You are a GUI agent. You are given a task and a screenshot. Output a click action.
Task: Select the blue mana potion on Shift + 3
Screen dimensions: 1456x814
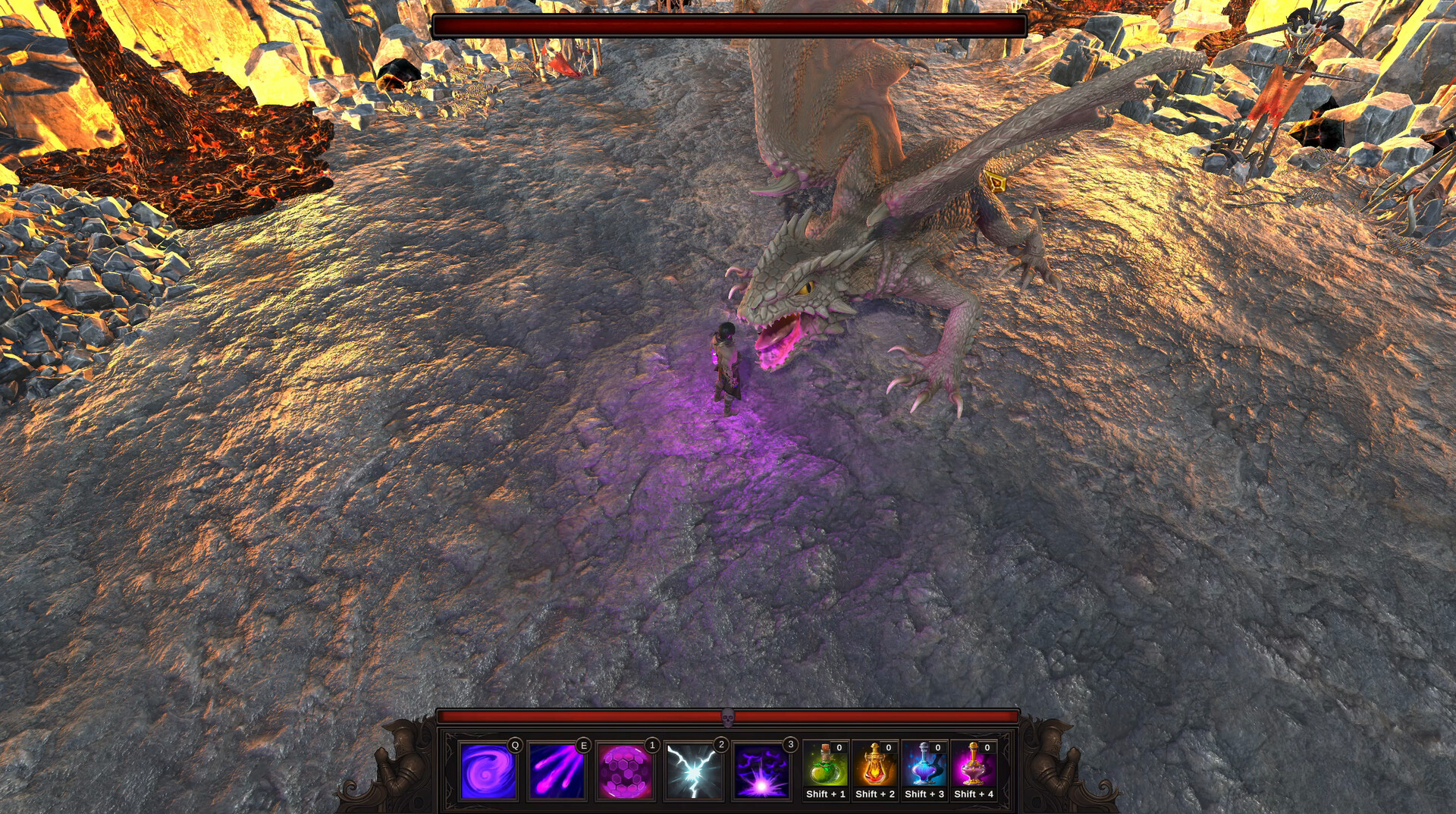(x=924, y=768)
